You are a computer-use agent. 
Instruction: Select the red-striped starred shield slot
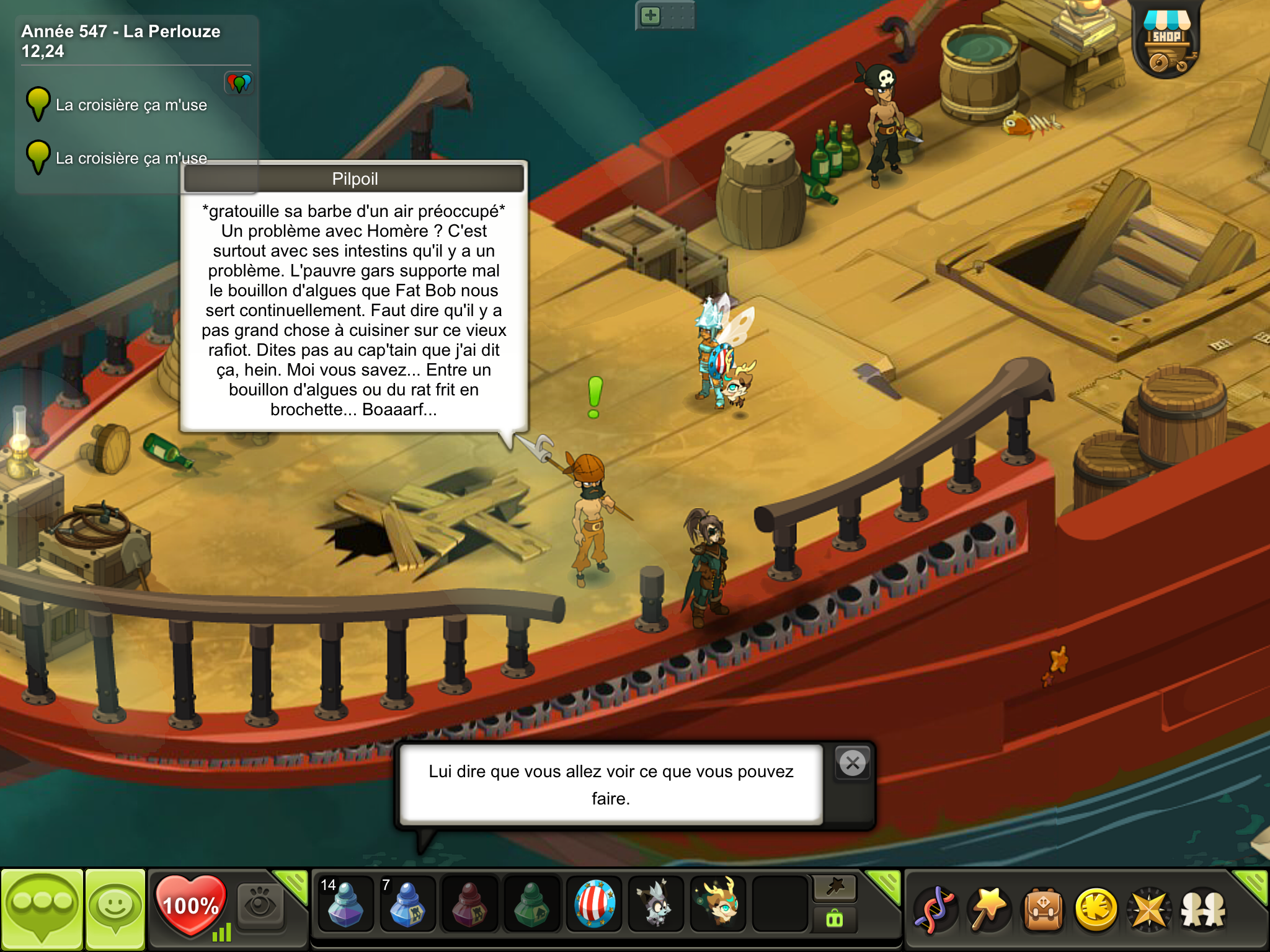pos(595,904)
